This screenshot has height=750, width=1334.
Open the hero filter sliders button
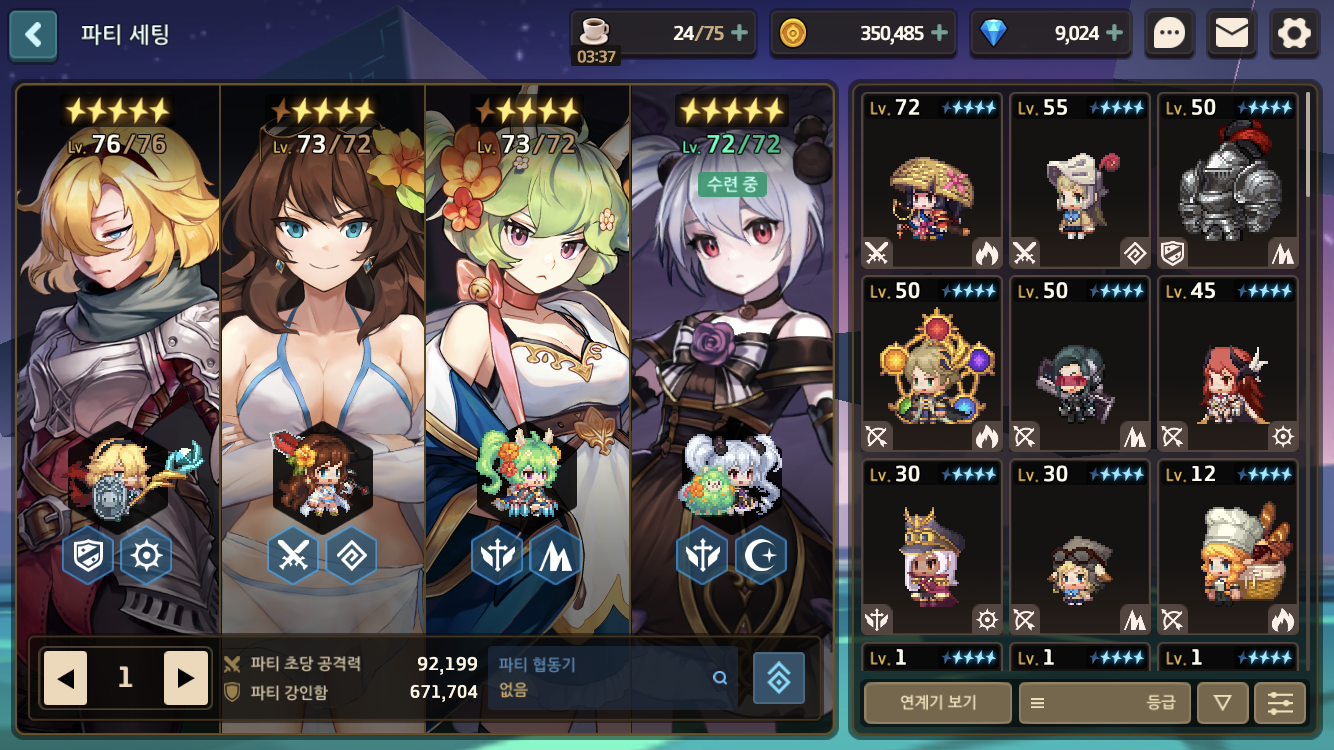tap(1280, 702)
